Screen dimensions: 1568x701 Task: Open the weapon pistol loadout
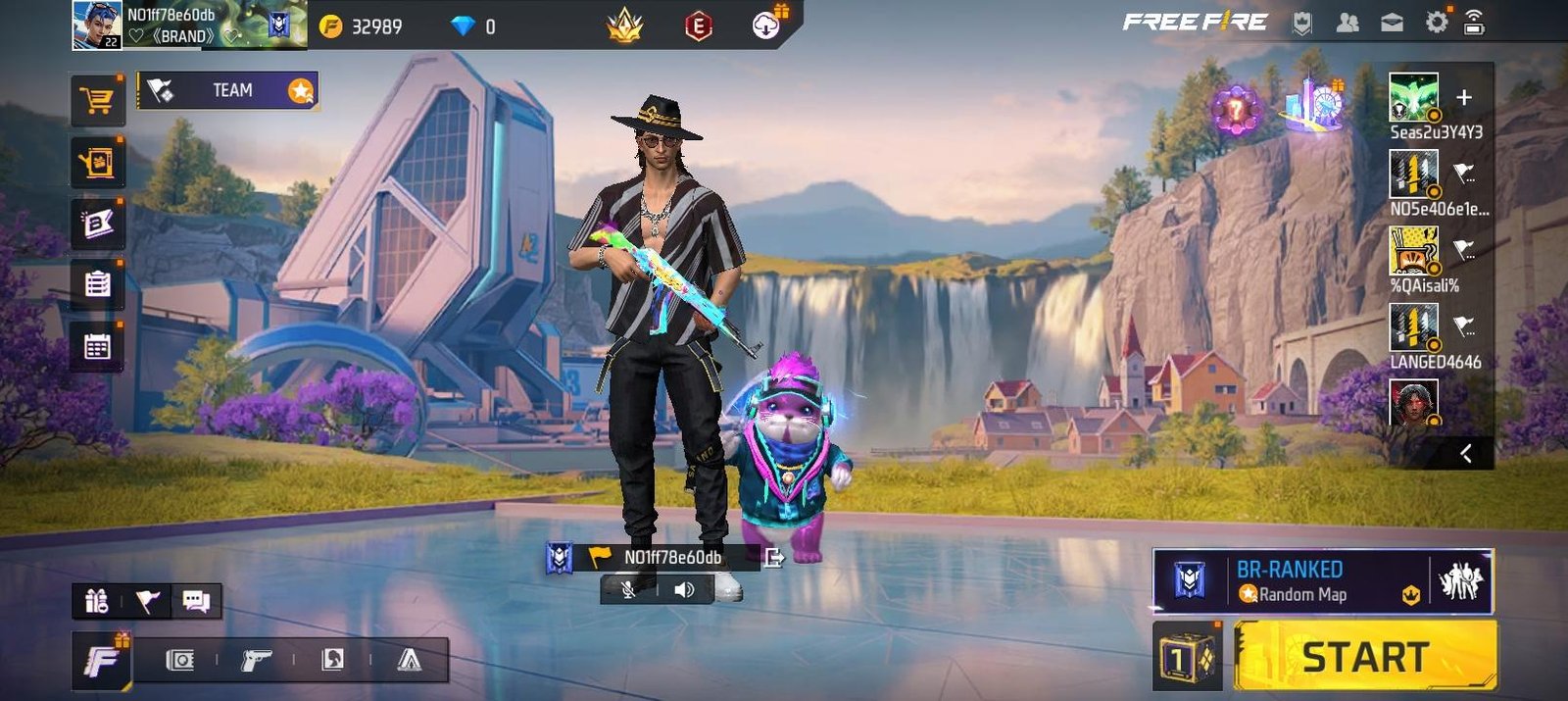(x=256, y=661)
